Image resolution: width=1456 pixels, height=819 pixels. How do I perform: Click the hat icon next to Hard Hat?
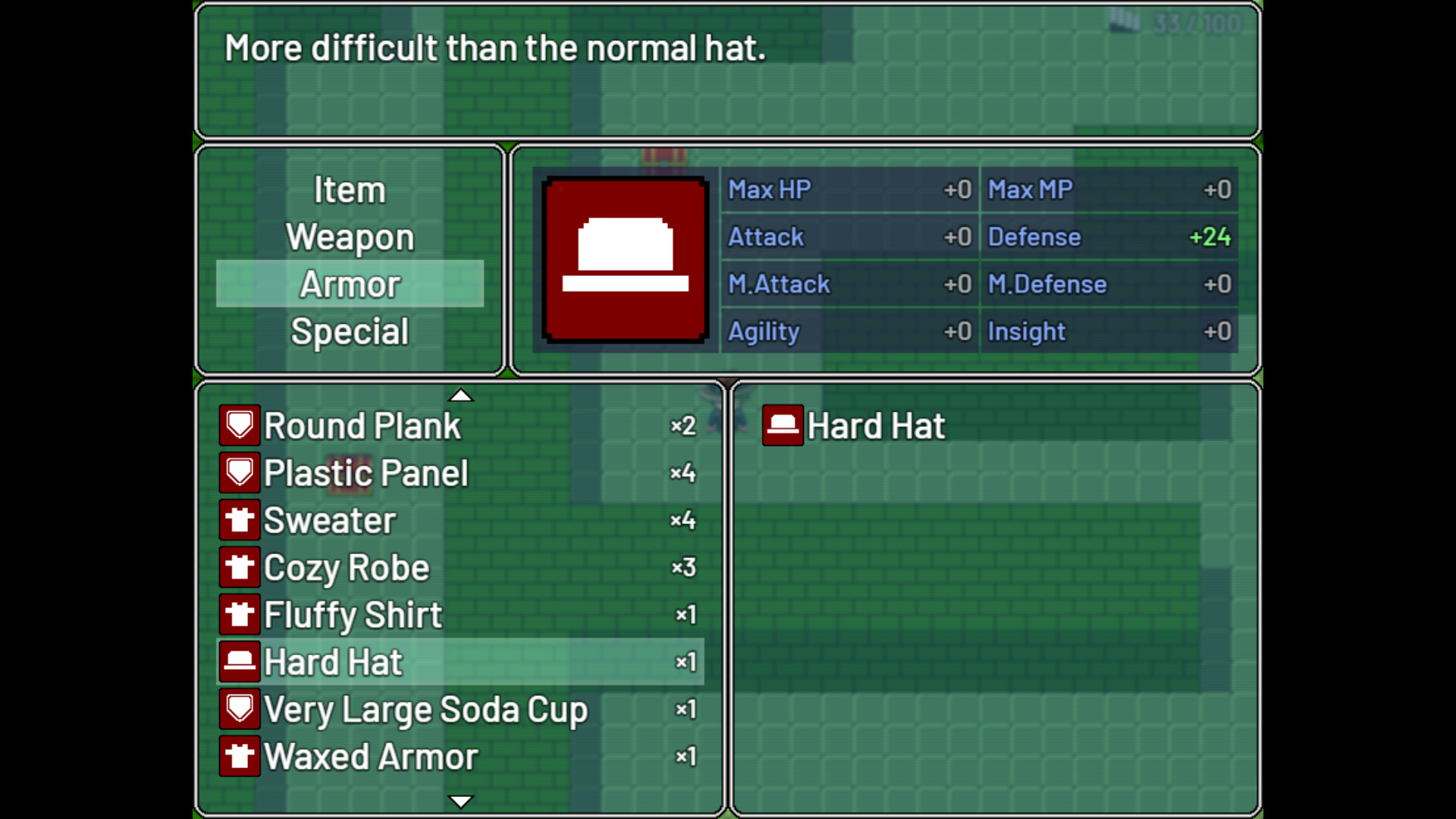[x=239, y=661]
